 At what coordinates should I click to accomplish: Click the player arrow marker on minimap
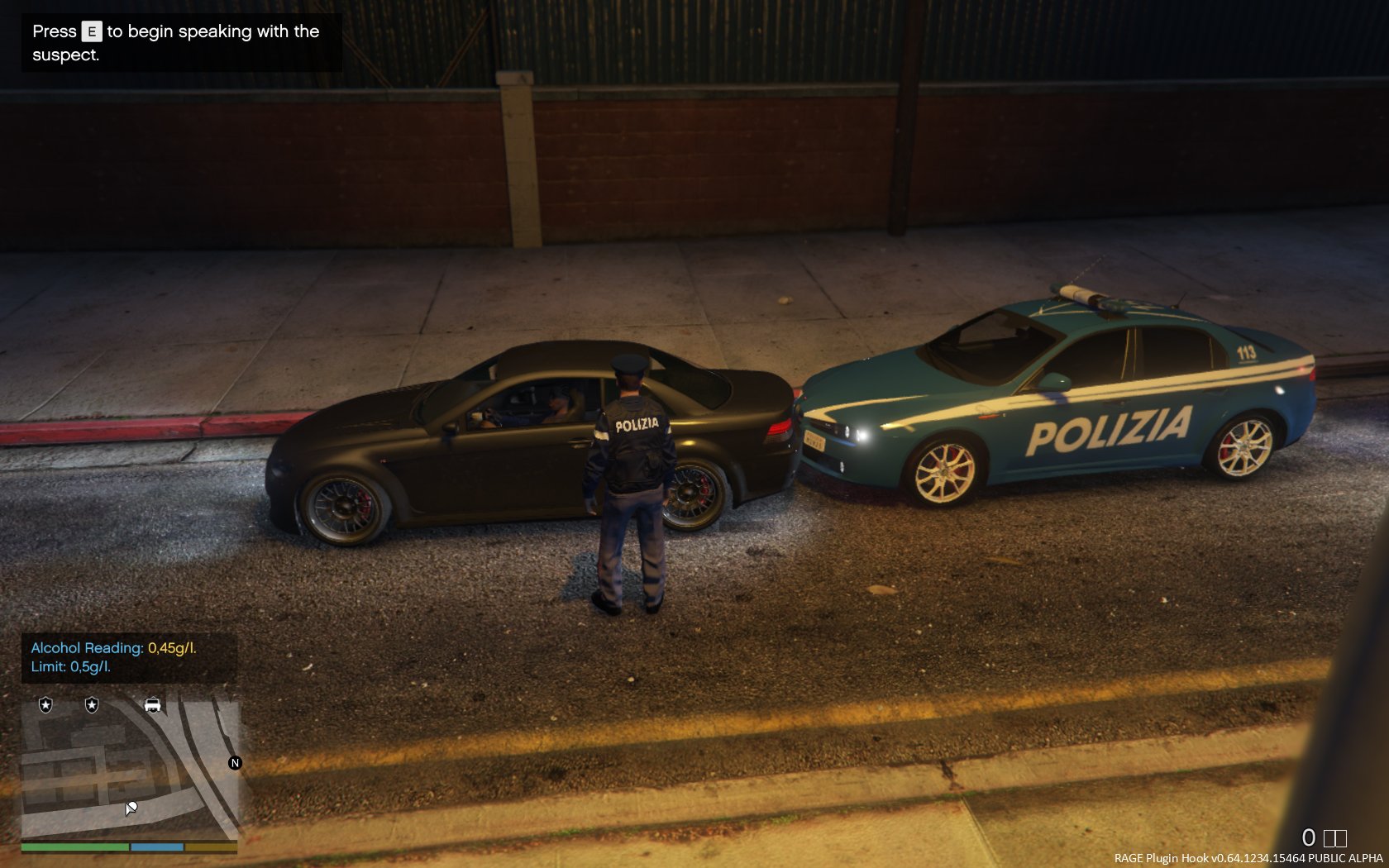(131, 808)
